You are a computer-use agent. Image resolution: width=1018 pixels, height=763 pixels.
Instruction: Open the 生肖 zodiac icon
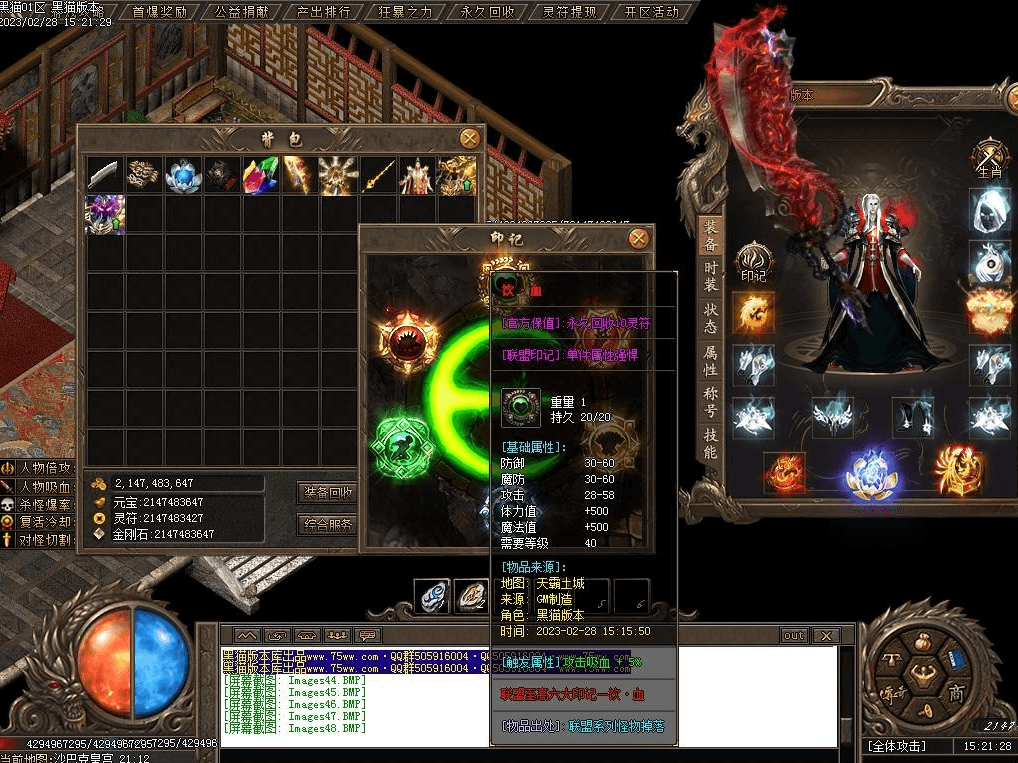(990, 160)
